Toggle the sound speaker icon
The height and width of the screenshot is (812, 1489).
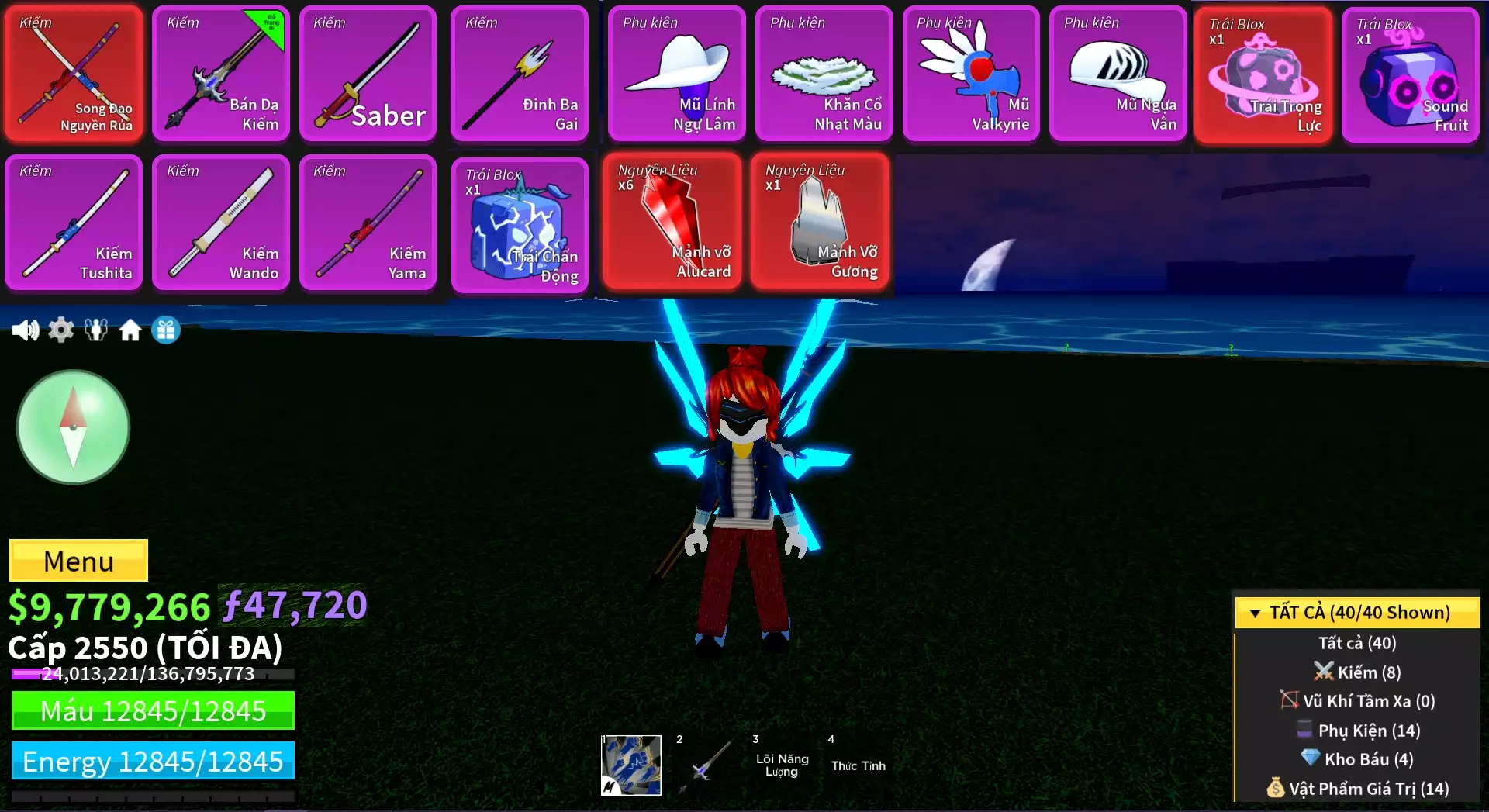(x=25, y=330)
